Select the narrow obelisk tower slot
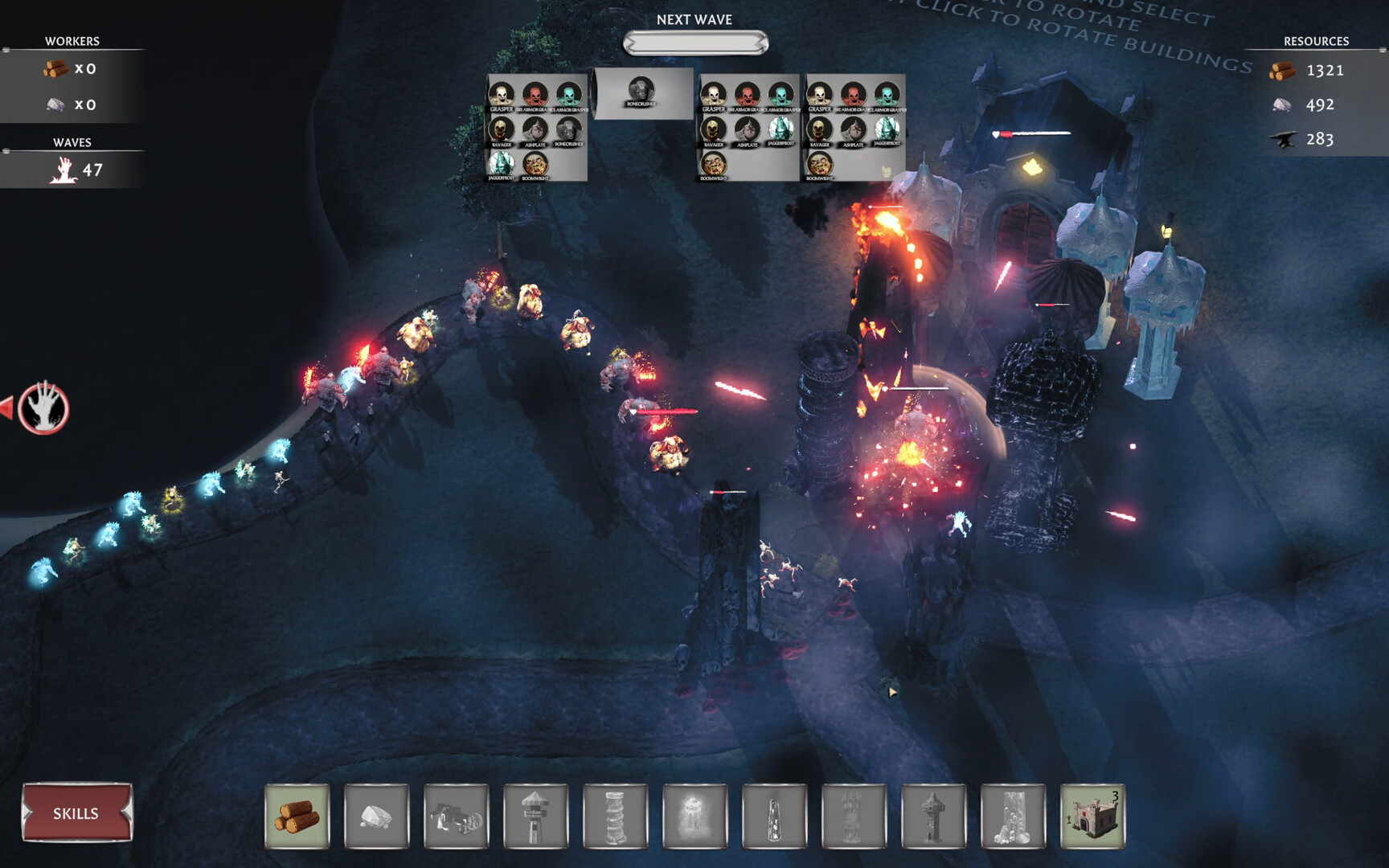Screen dimensions: 1389x868 [x=774, y=817]
